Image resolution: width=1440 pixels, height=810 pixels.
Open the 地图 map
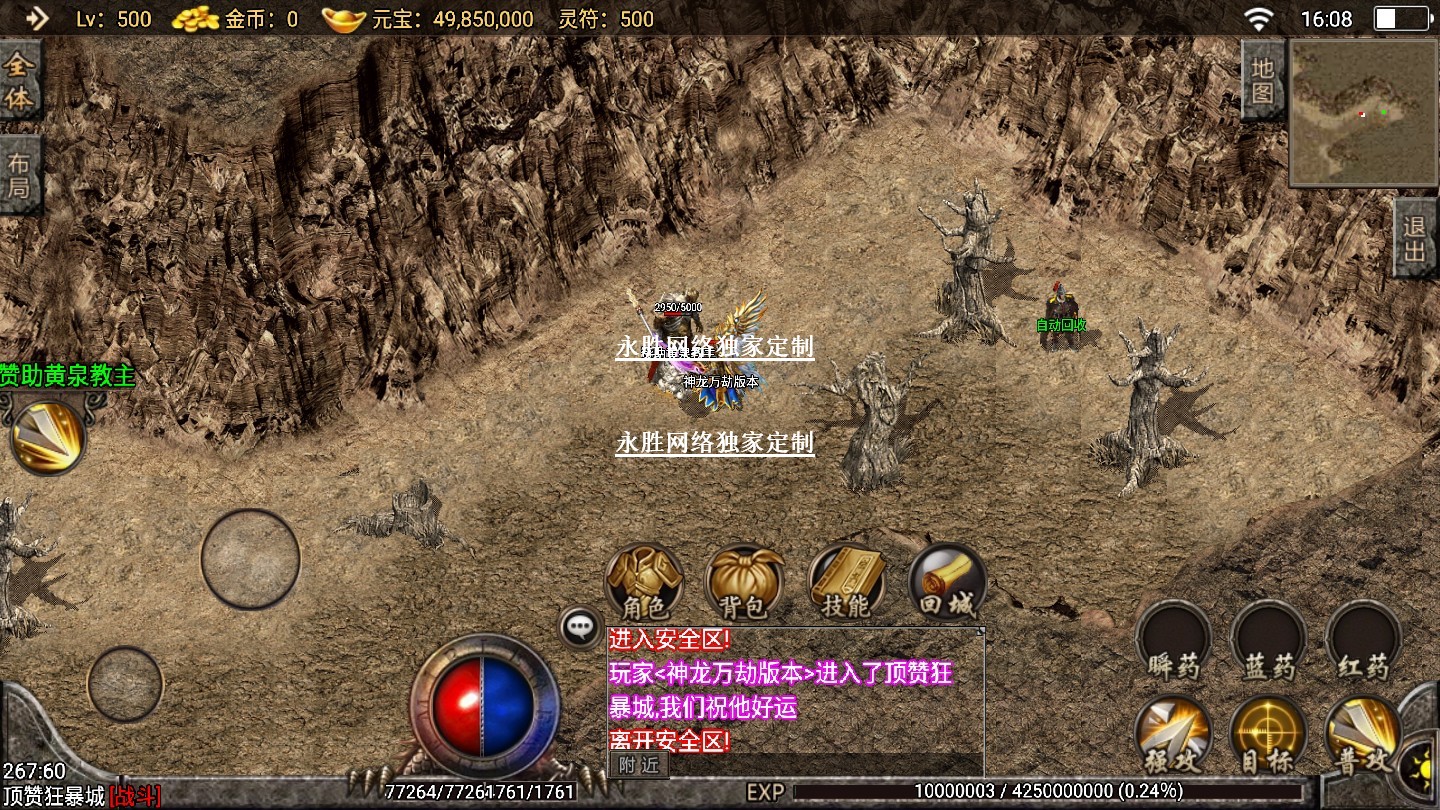click(x=1262, y=81)
